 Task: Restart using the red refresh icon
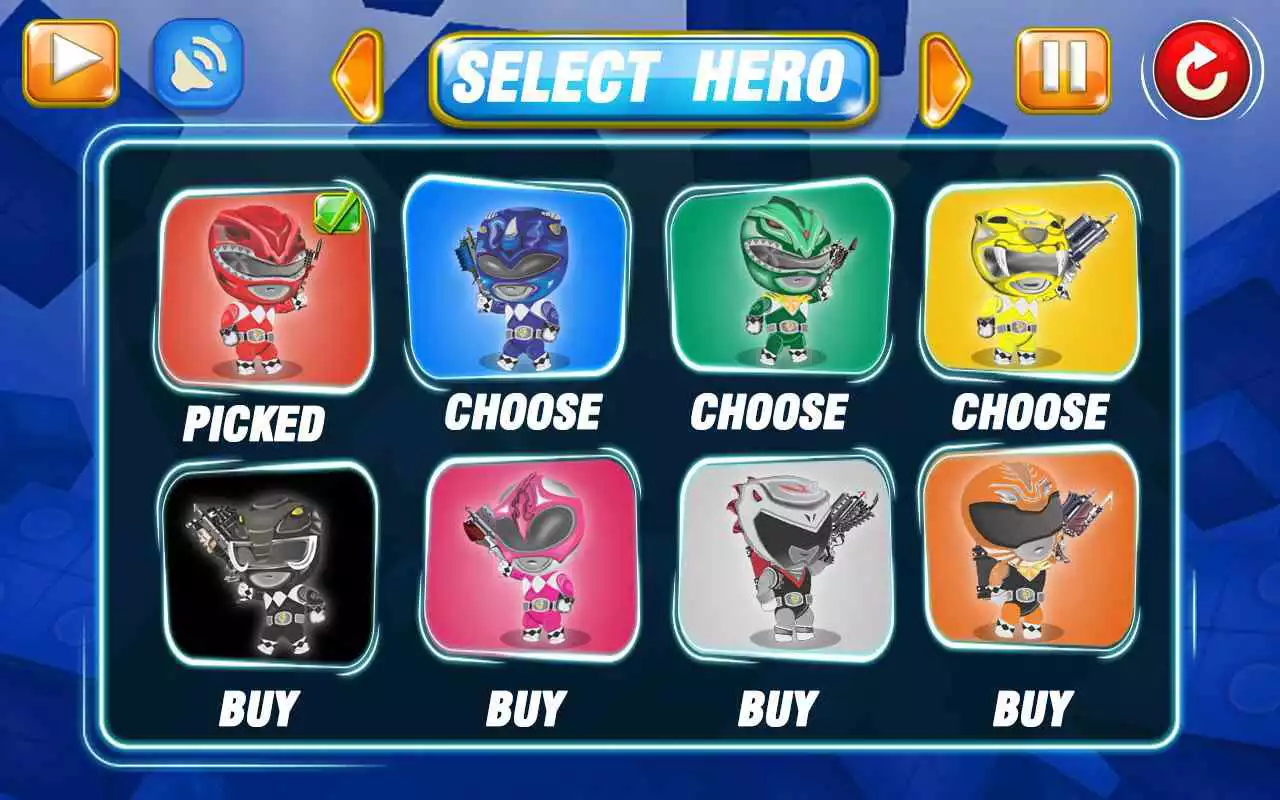click(1196, 68)
